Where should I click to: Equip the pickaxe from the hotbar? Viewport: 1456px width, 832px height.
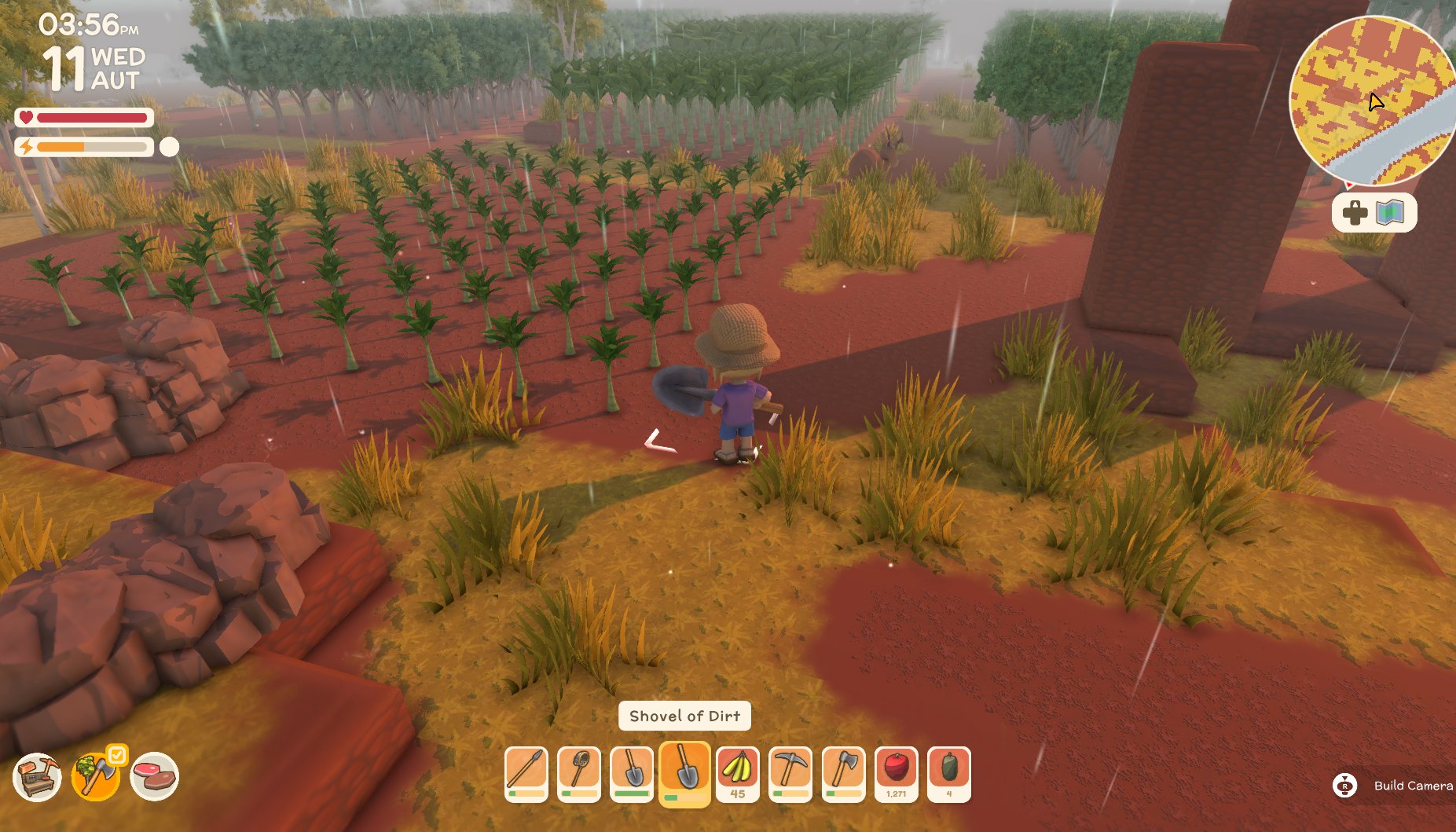click(x=790, y=773)
